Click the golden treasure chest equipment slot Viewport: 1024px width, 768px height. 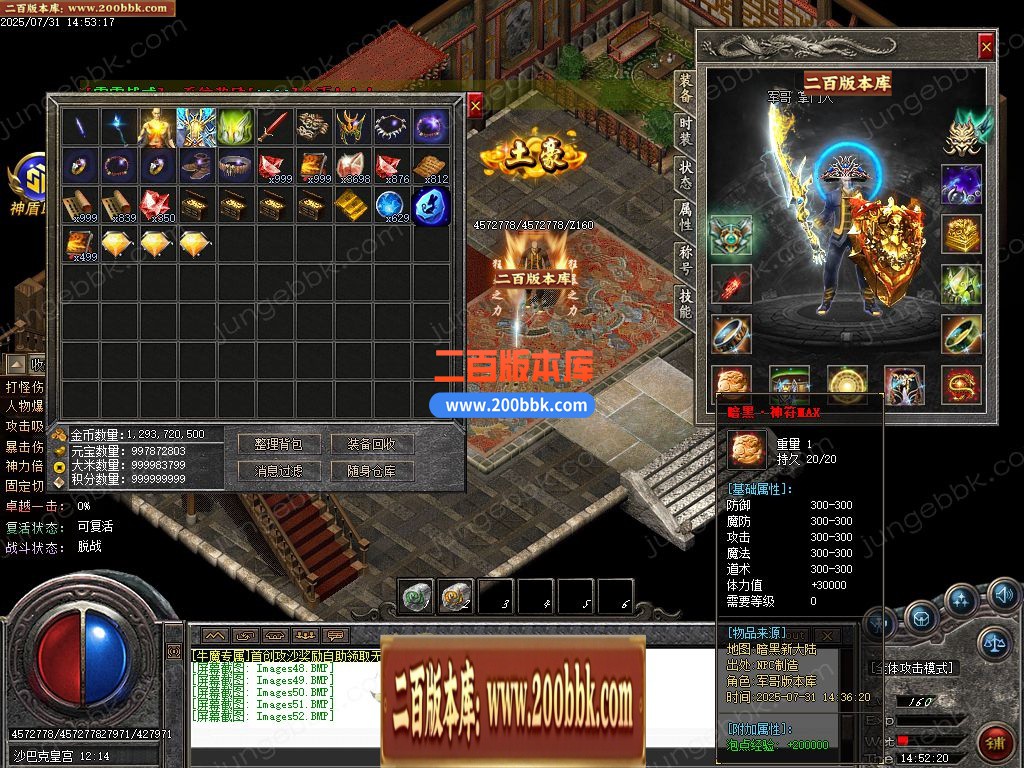(960, 233)
